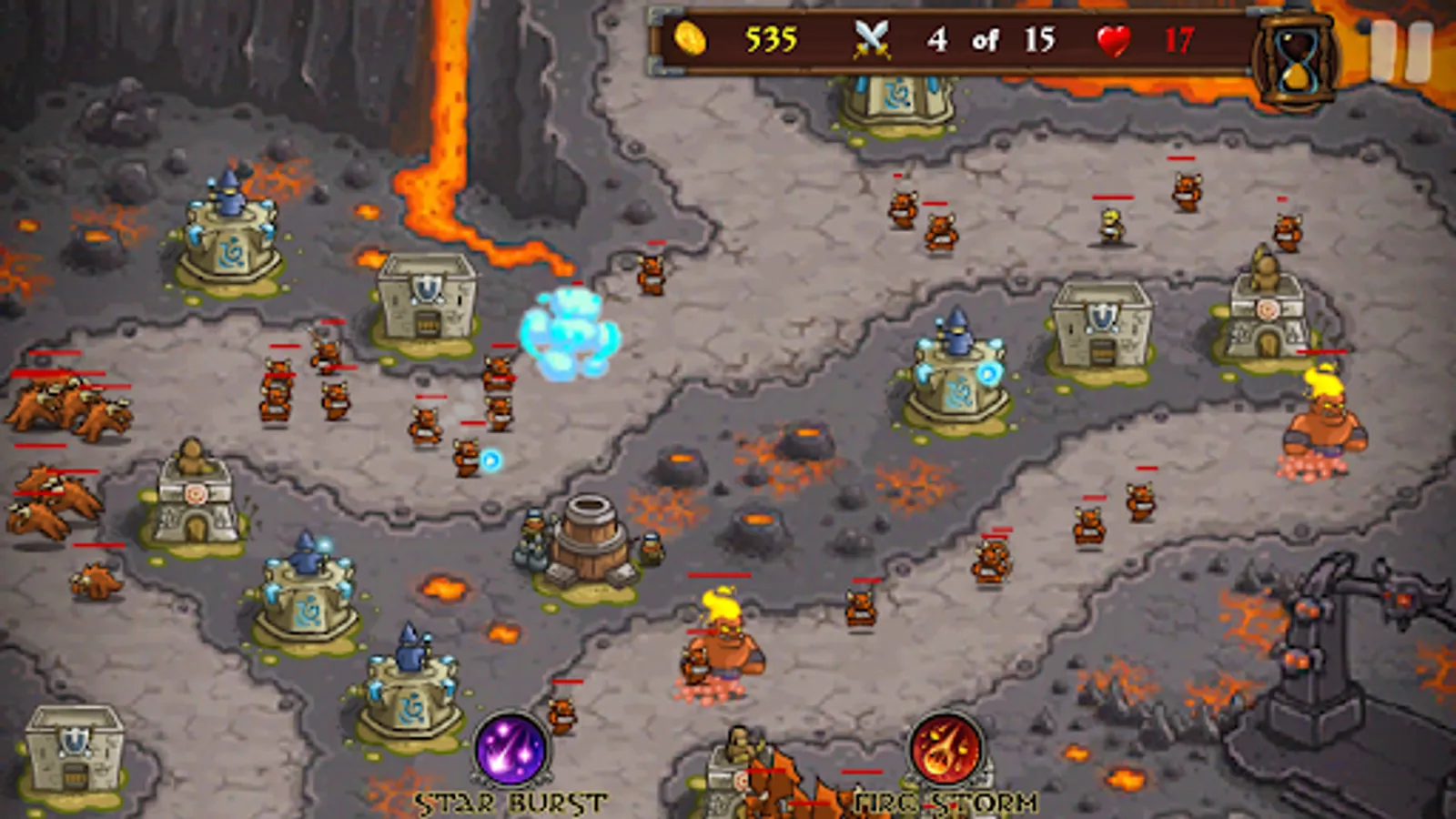This screenshot has height=819, width=1456.
Task: Click the gold amount showing 535
Action: (x=770, y=40)
